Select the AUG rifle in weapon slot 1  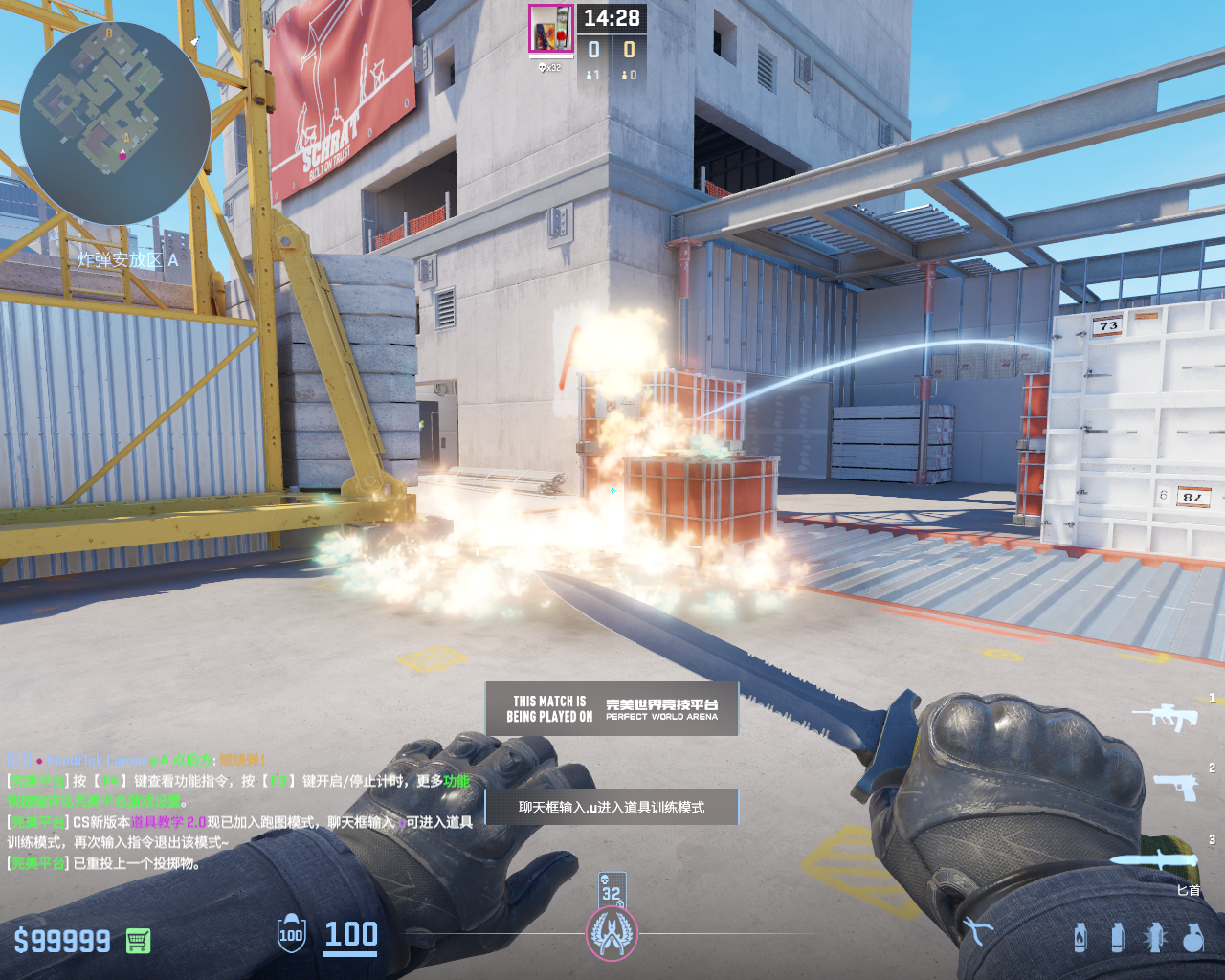coord(1166,716)
